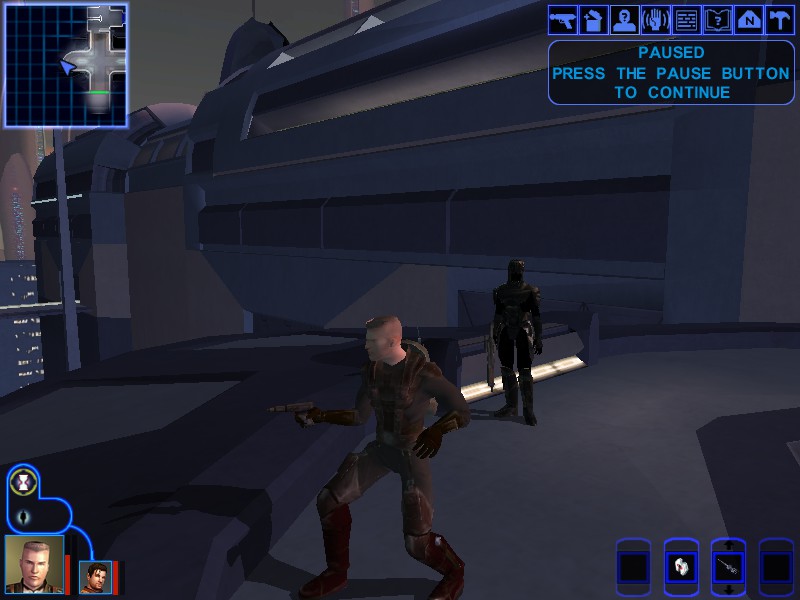The height and width of the screenshot is (600, 800).
Task: Open the Equipment screen blaster icon
Action: 562,19
